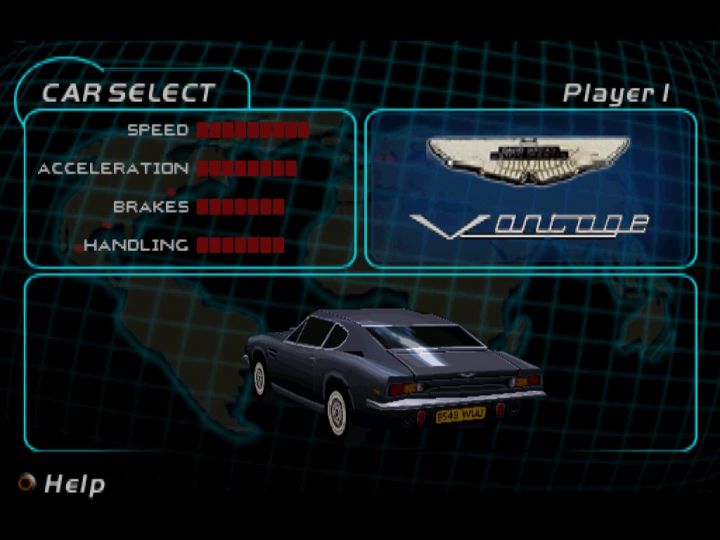
Task: Click the Aston Martin Vantage logo panel
Action: coord(530,188)
